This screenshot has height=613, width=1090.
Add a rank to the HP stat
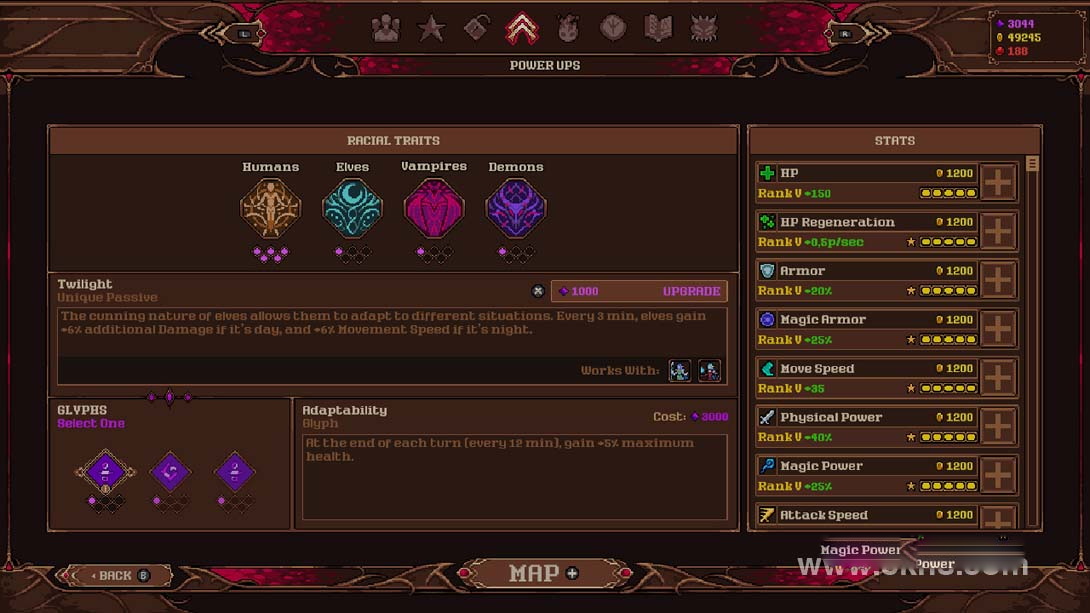coord(998,183)
